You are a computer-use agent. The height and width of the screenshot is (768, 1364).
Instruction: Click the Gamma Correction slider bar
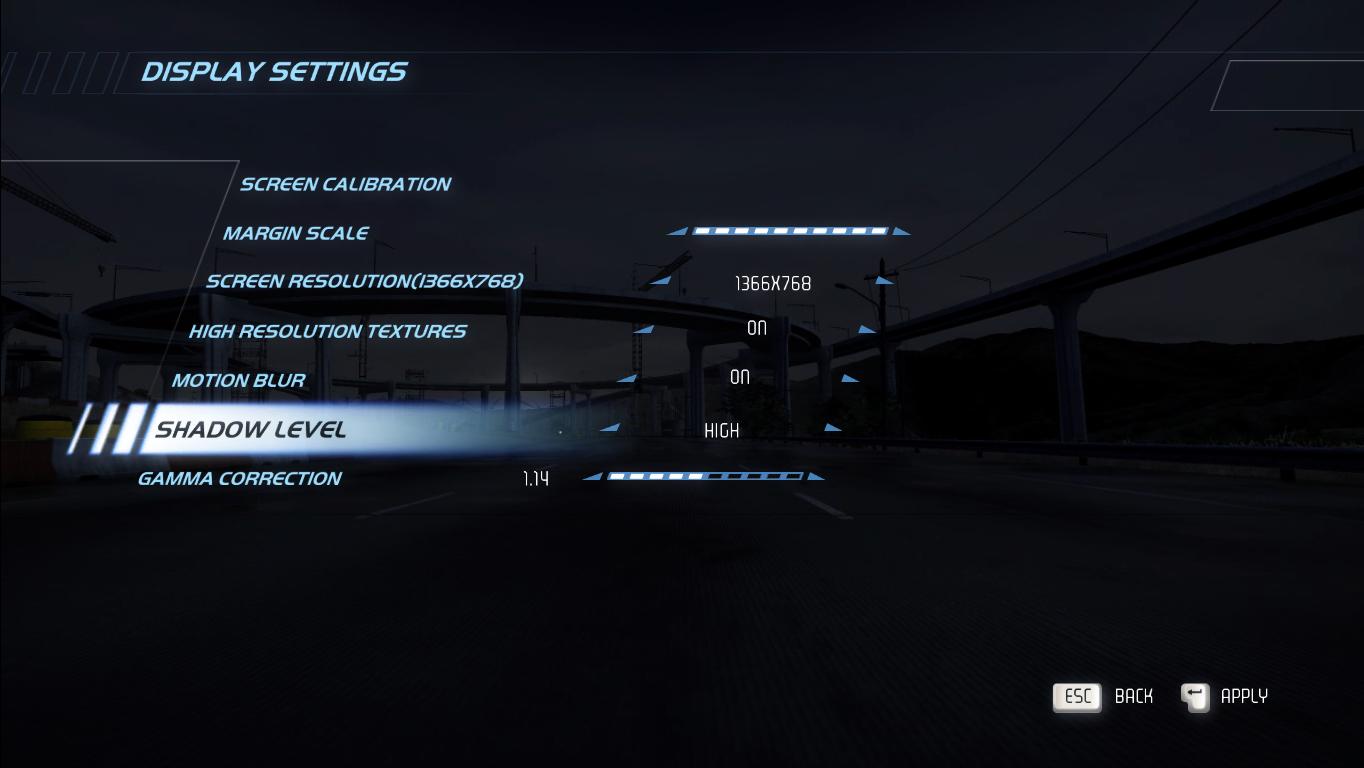coord(705,476)
